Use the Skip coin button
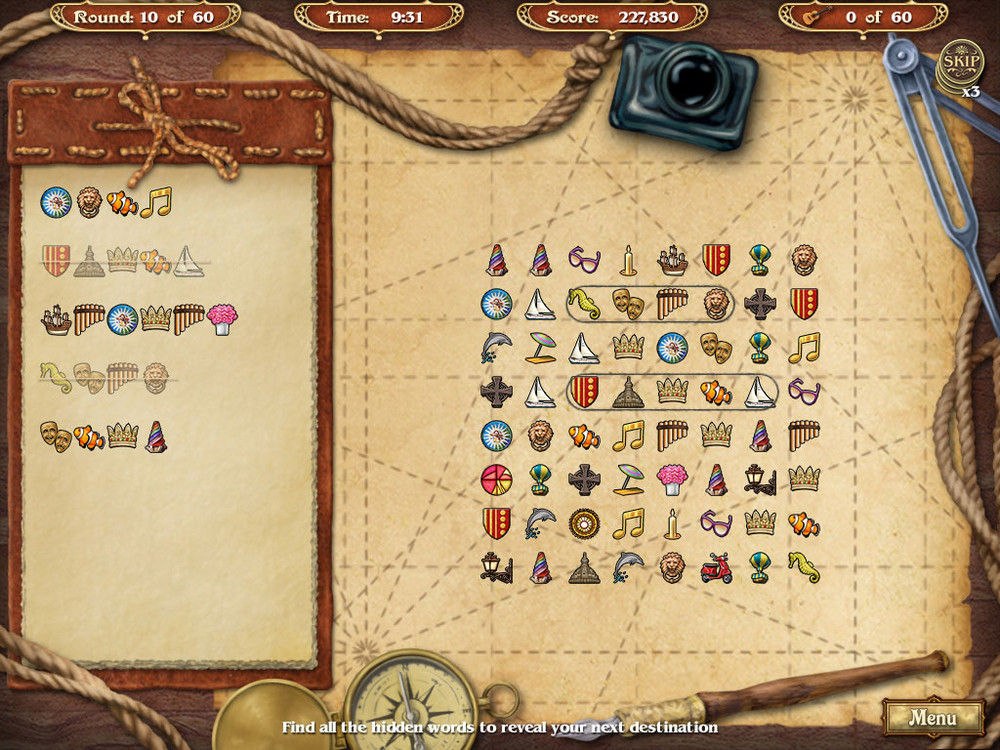This screenshot has height=750, width=1000. point(962,62)
